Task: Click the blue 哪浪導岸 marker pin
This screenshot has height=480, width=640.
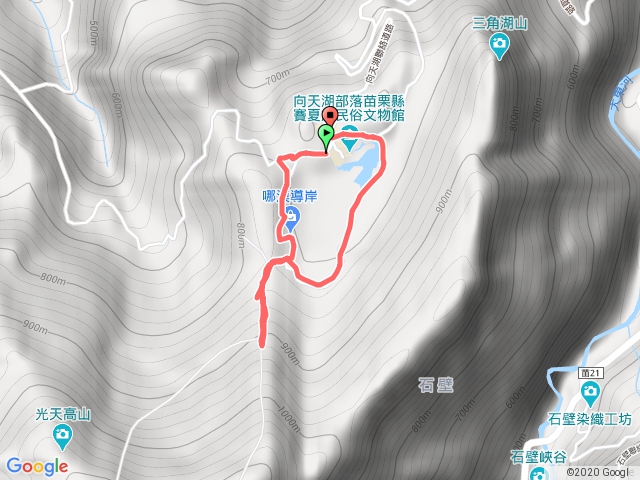Action: 291,220
